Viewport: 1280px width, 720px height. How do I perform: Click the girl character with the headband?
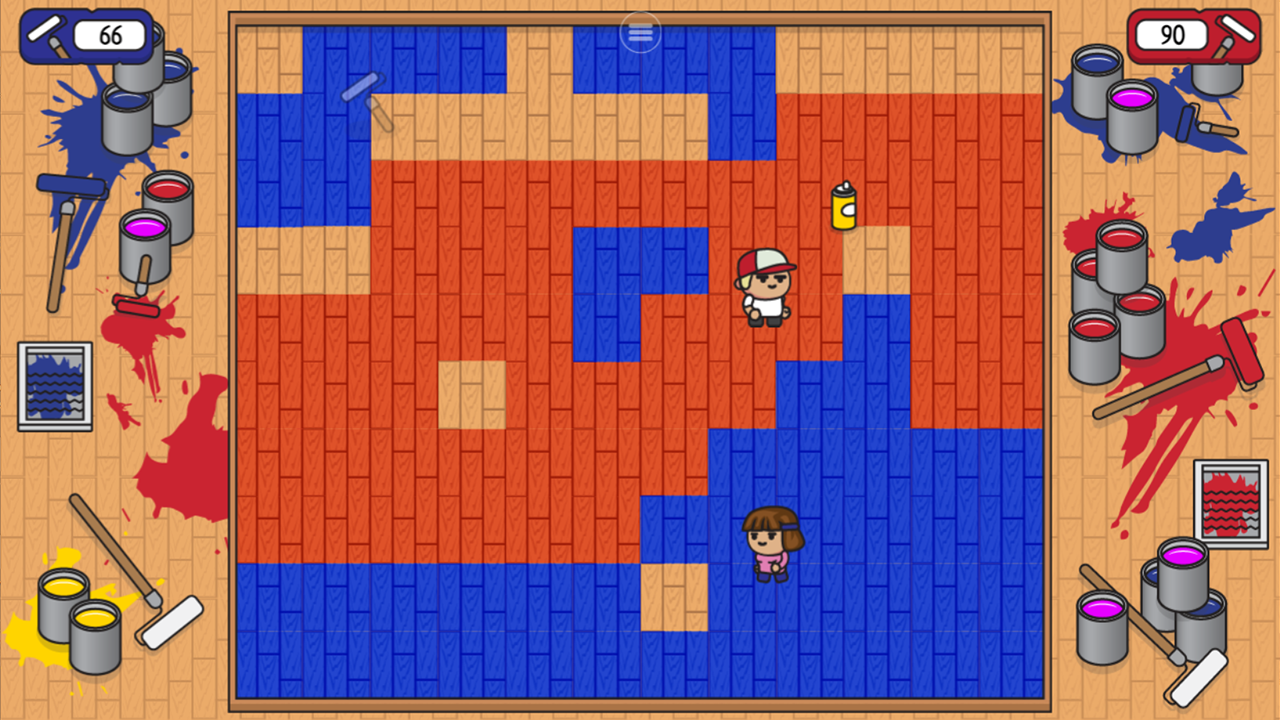pos(770,545)
